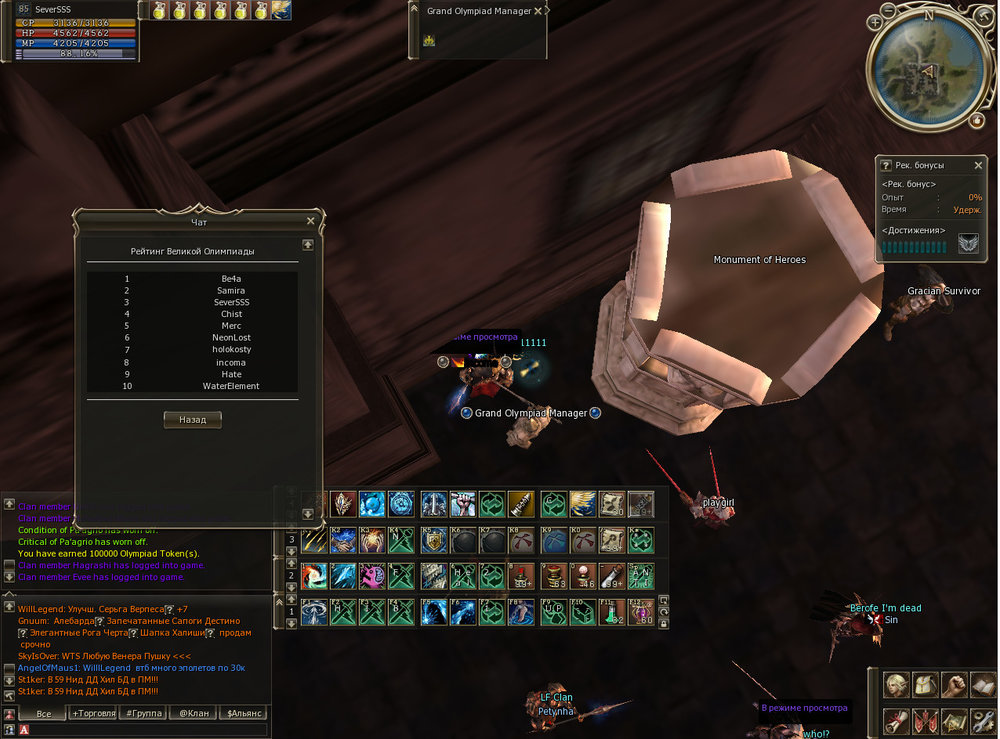Open the quest scroll icon

click(897, 720)
